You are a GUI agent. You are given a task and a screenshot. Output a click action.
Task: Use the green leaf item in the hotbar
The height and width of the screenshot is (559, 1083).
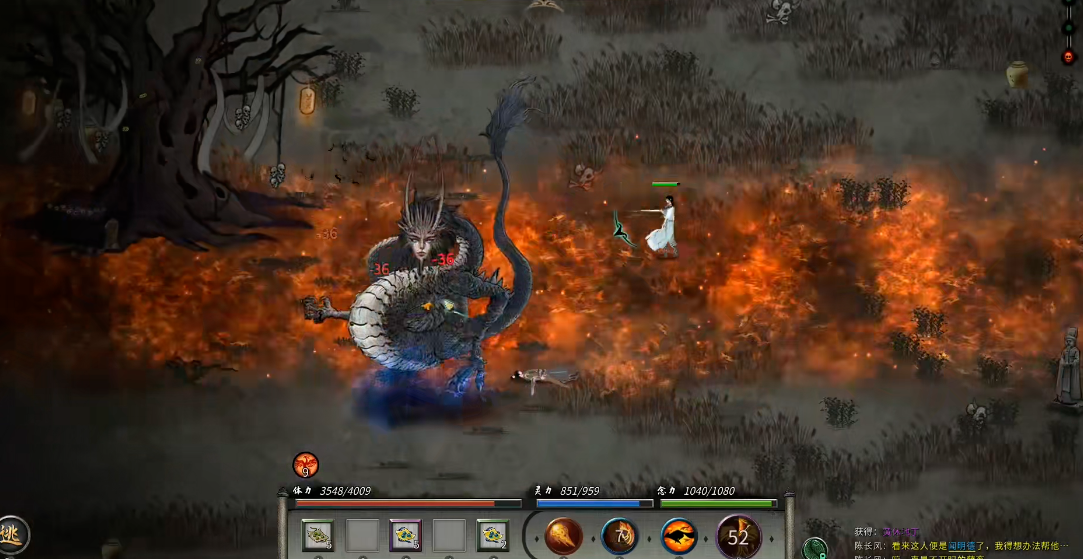[x=318, y=536]
